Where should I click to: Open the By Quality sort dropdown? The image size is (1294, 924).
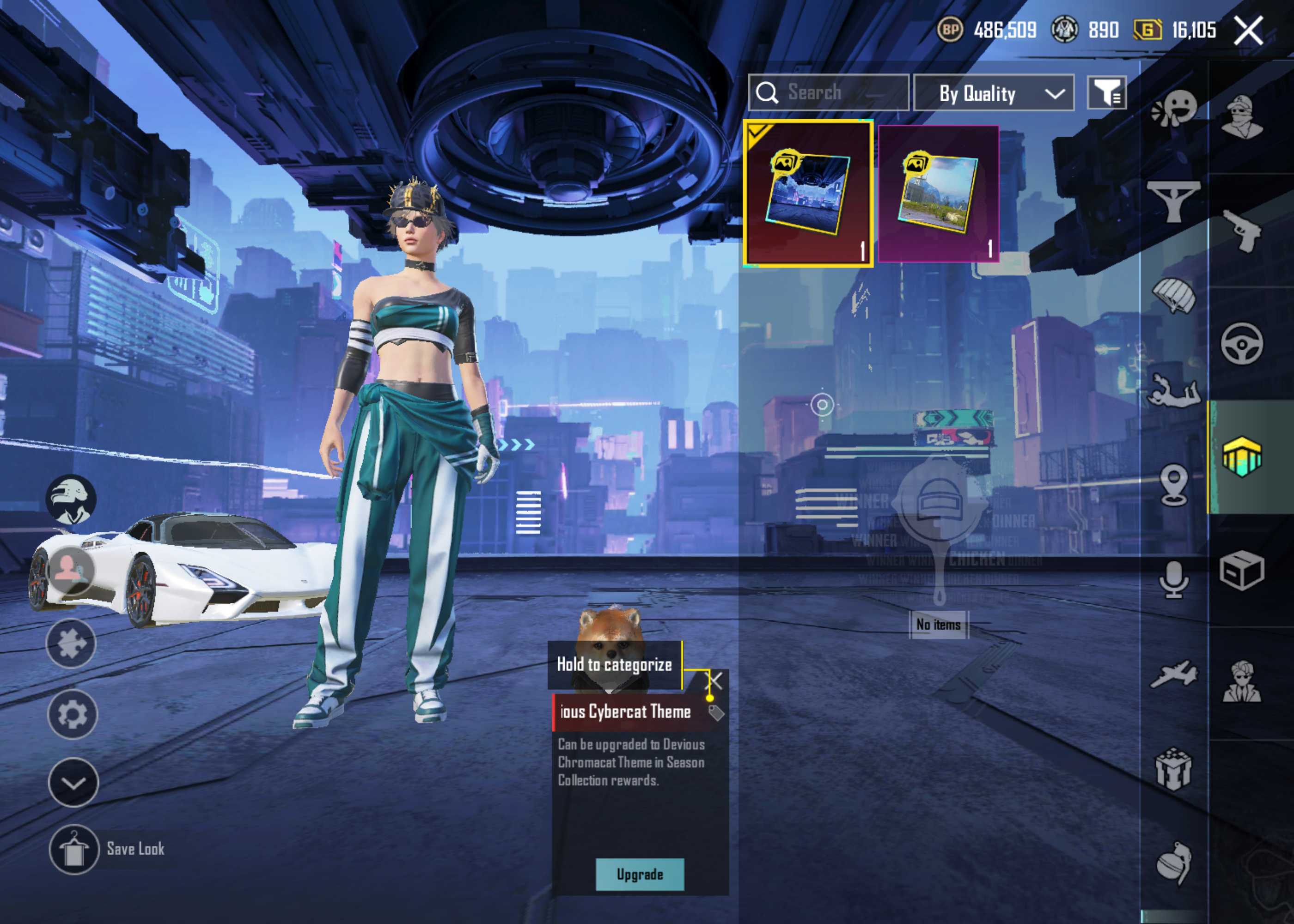994,93
